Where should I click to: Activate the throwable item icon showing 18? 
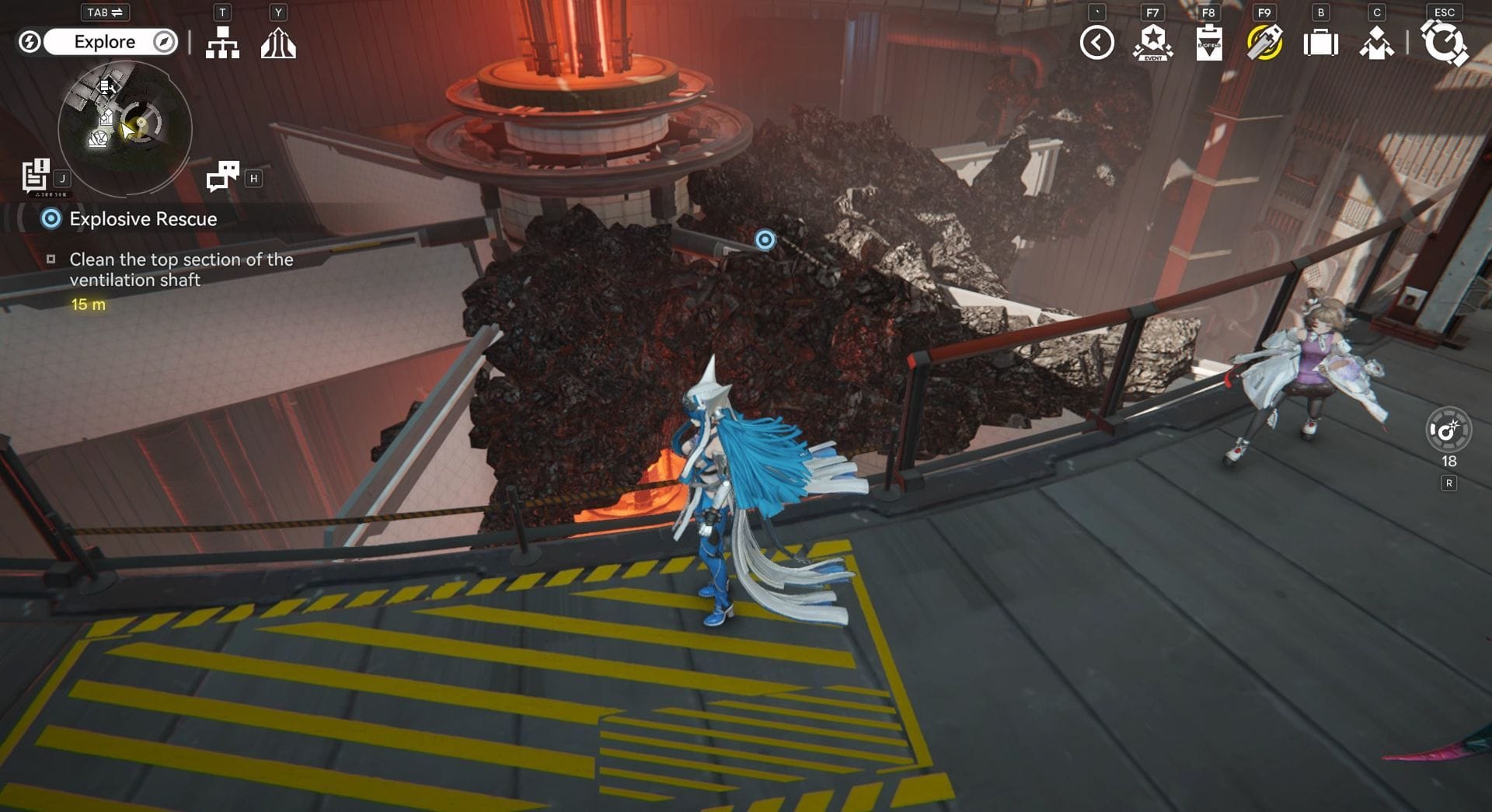[x=1448, y=430]
